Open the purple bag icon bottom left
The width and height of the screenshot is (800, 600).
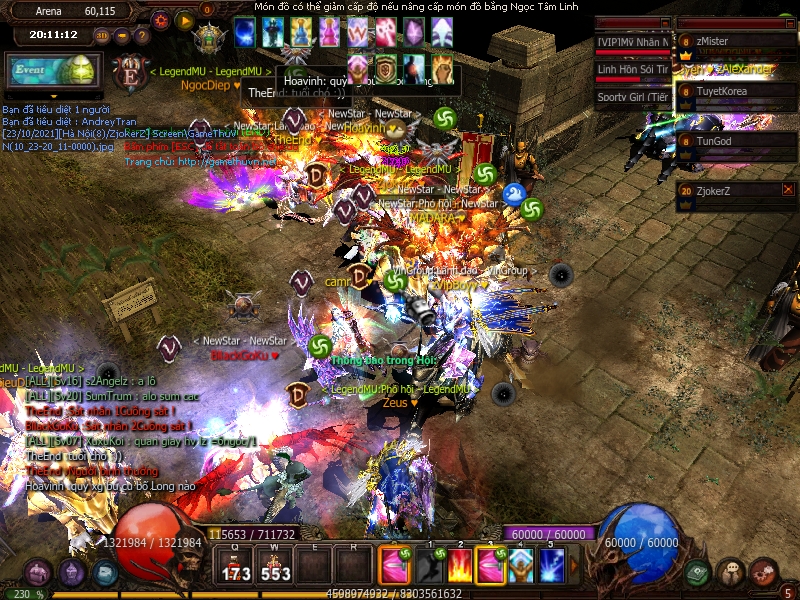tap(40, 573)
